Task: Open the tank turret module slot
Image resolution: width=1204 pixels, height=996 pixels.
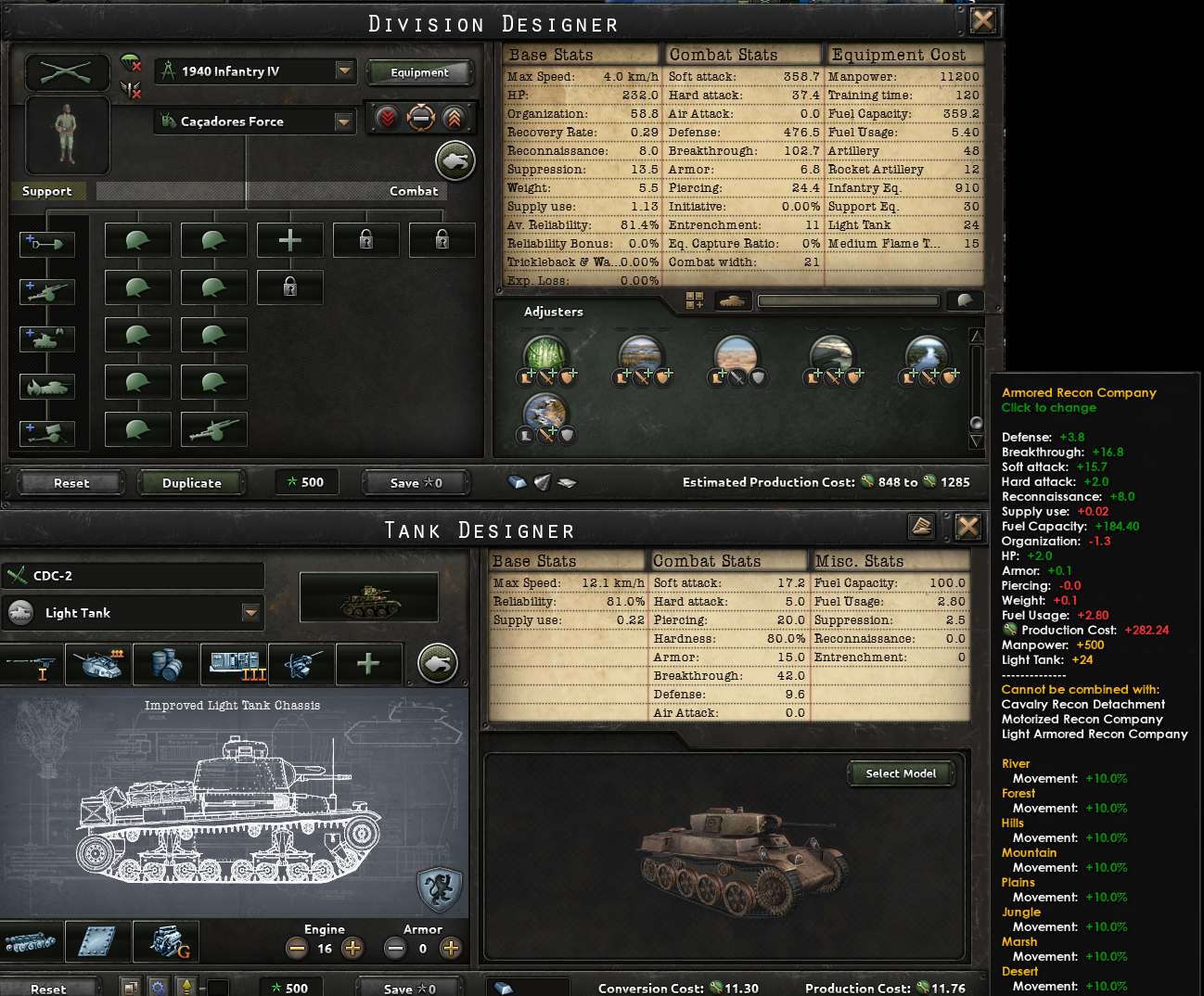Action: coord(97,664)
